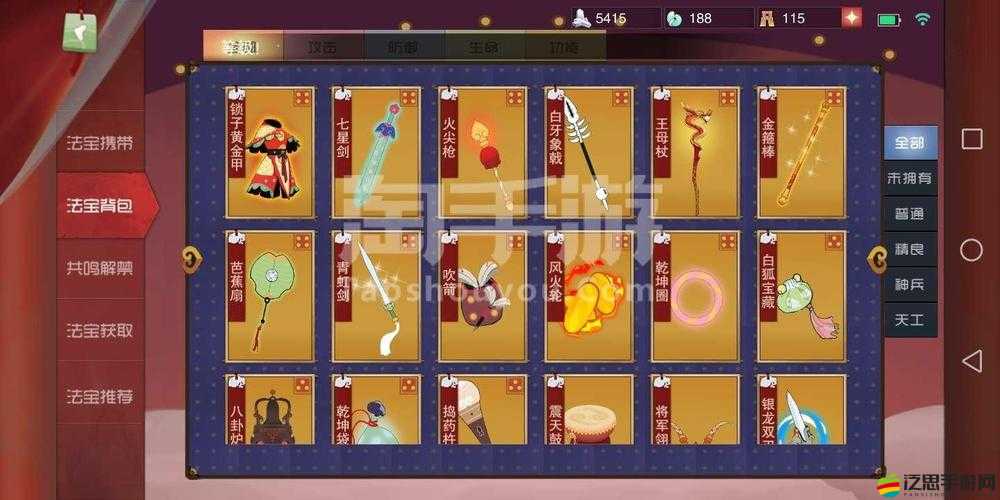Select the 七星剑 sword card
Image resolution: width=1000 pixels, height=500 pixels.
pos(376,152)
